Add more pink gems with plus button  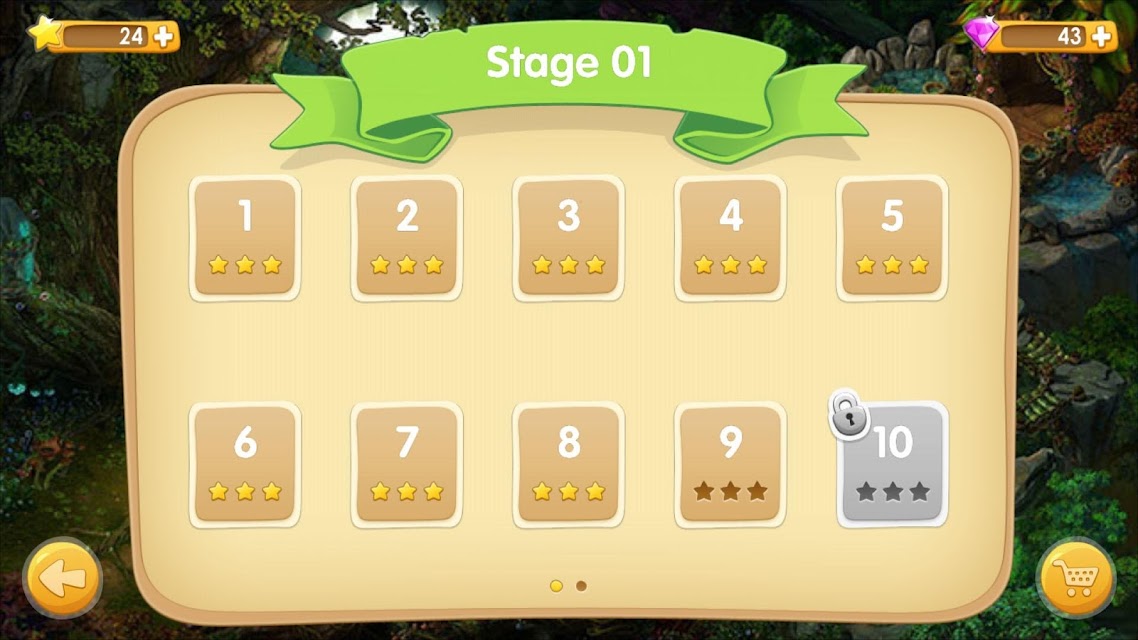pos(1101,37)
